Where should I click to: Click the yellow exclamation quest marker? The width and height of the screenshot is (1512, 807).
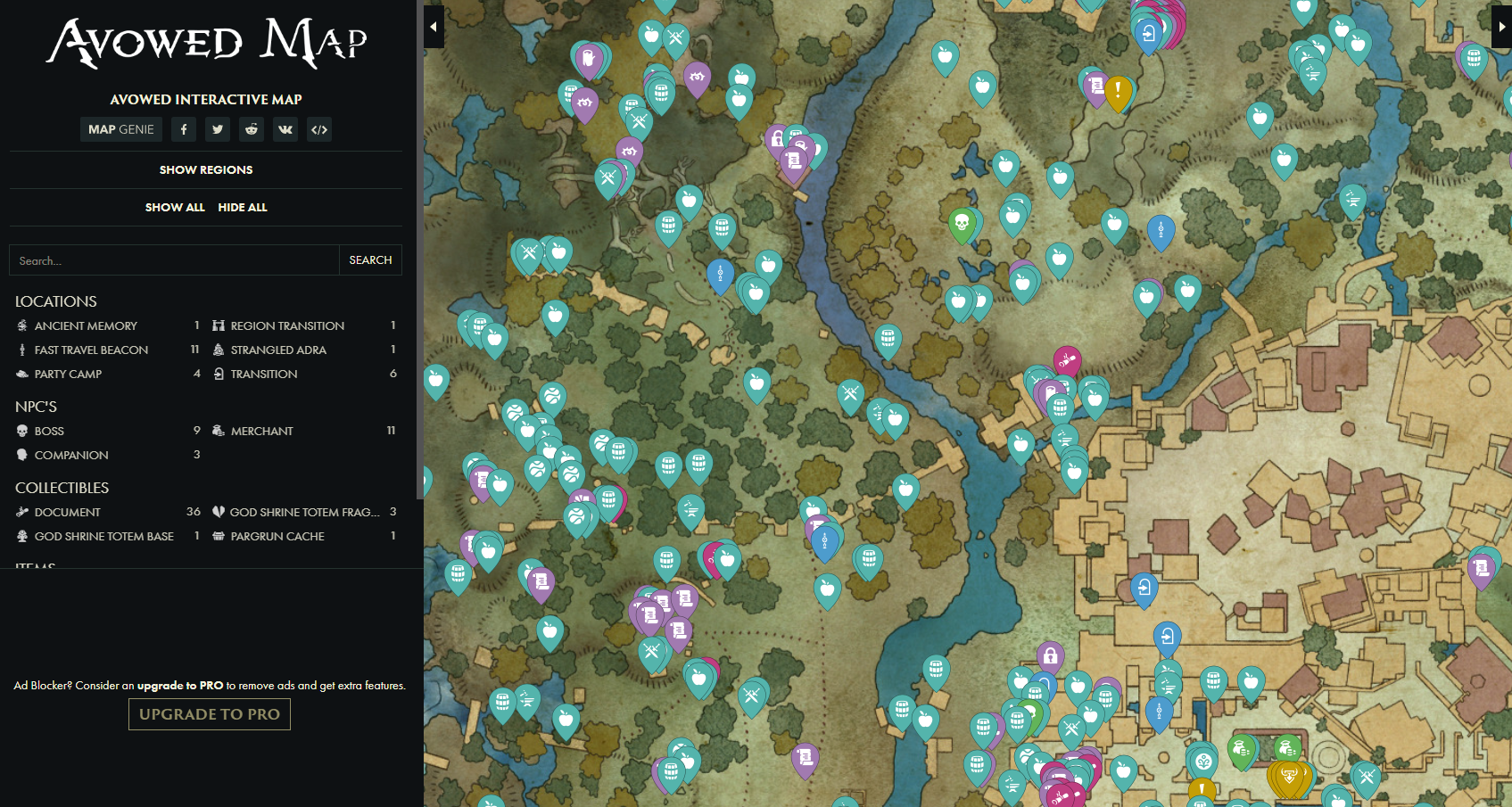click(1117, 88)
